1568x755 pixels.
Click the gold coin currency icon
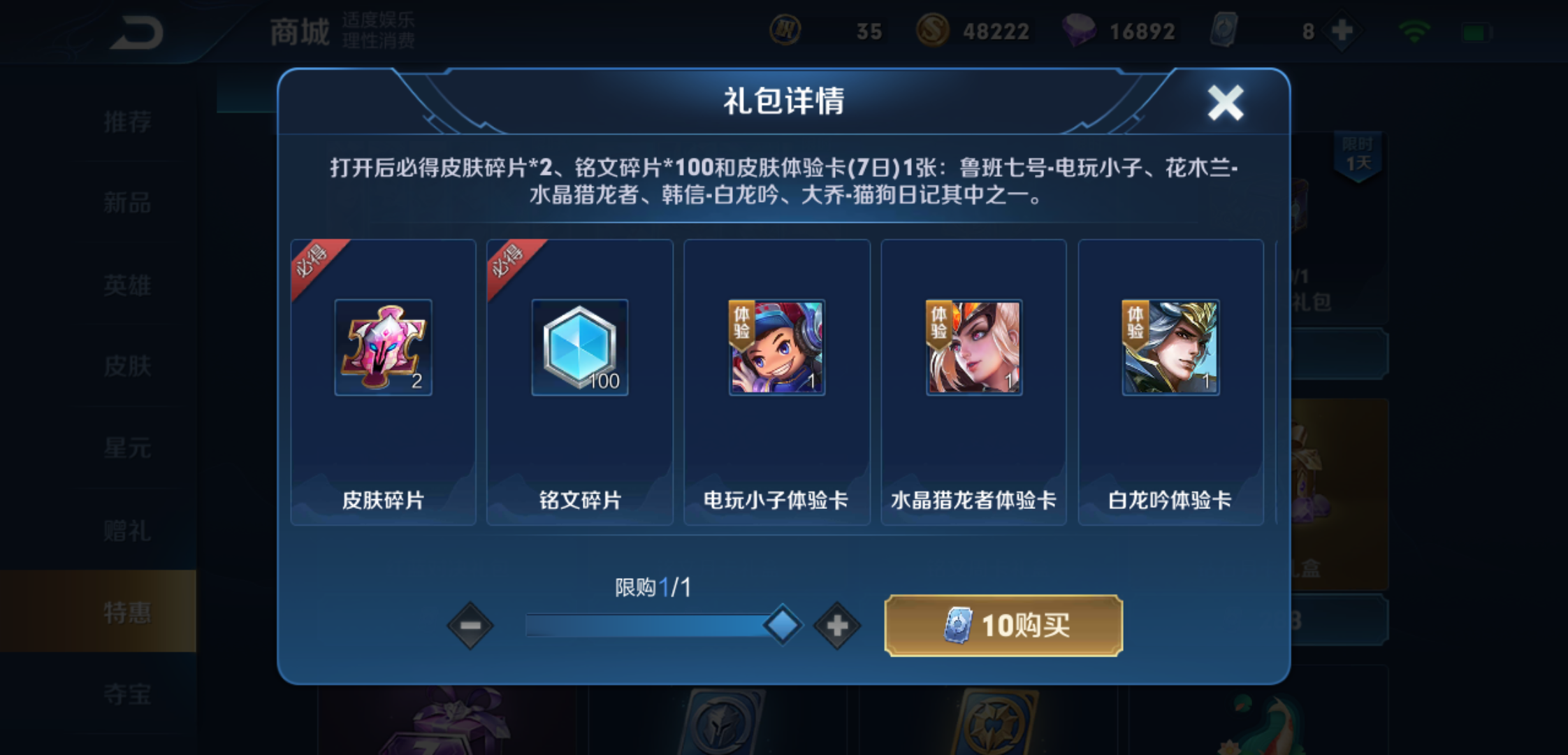click(x=934, y=30)
